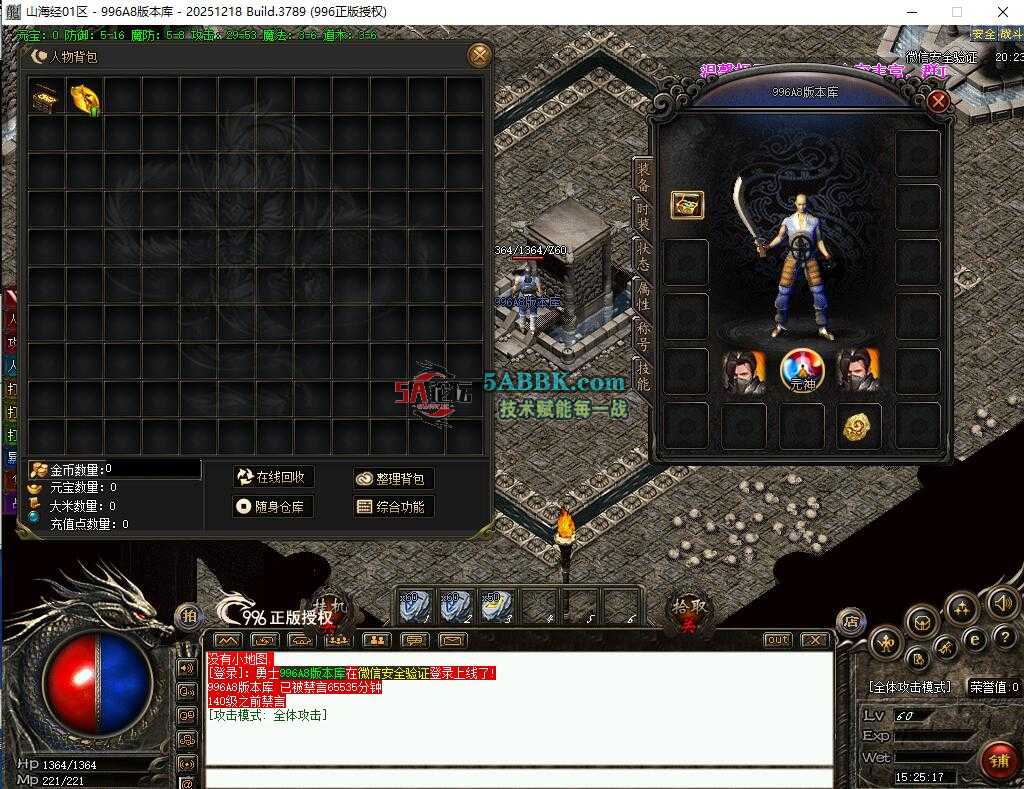Screen dimensions: 1024x789
Task: Open the 店 shop round button
Action: pyautogui.click(x=850, y=621)
